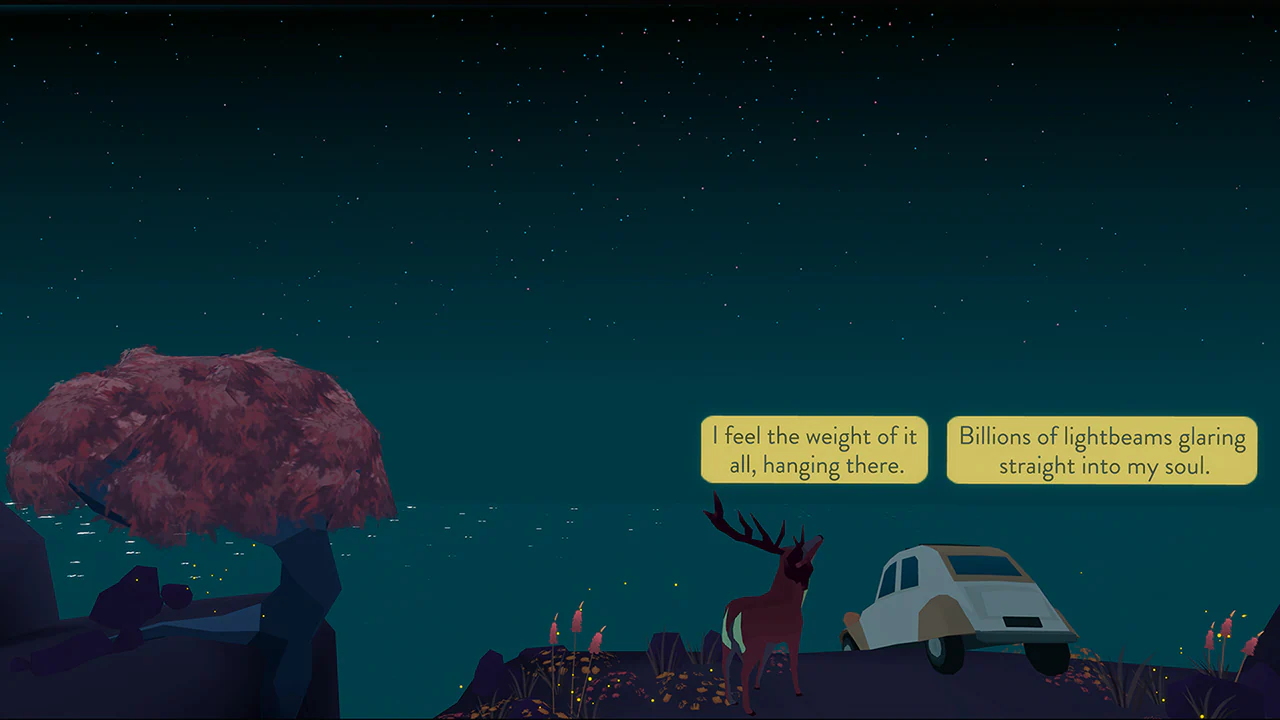Select "I feel the weight of it all" dialogue
This screenshot has height=720, width=1280.
(x=813, y=450)
